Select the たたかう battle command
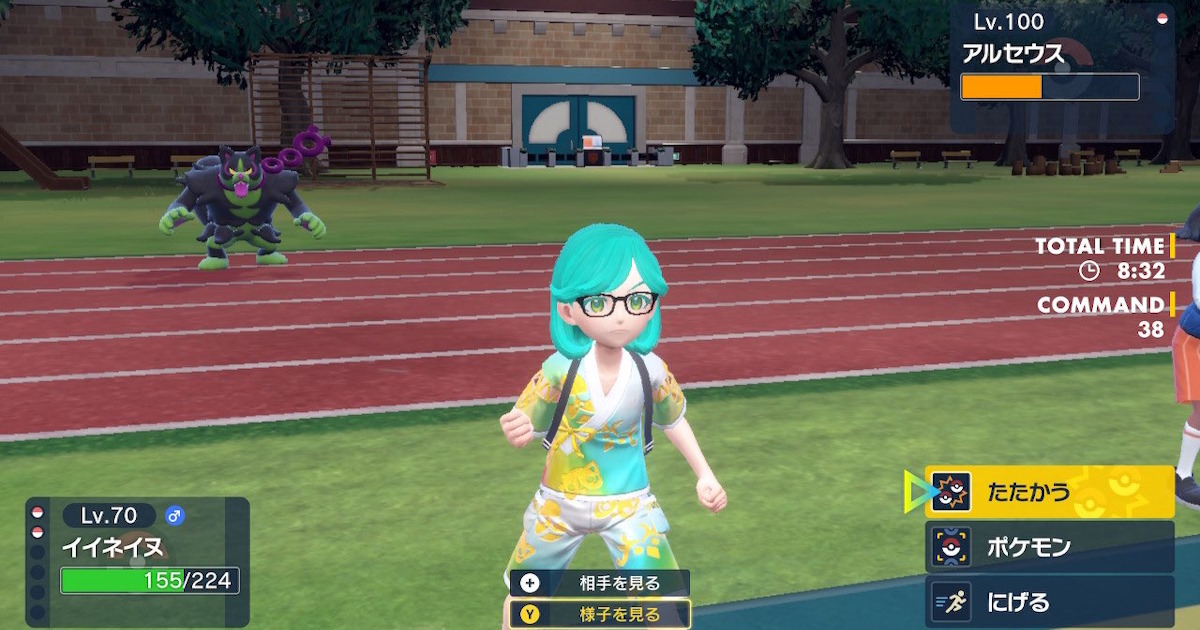The image size is (1200, 630). (x=1048, y=492)
